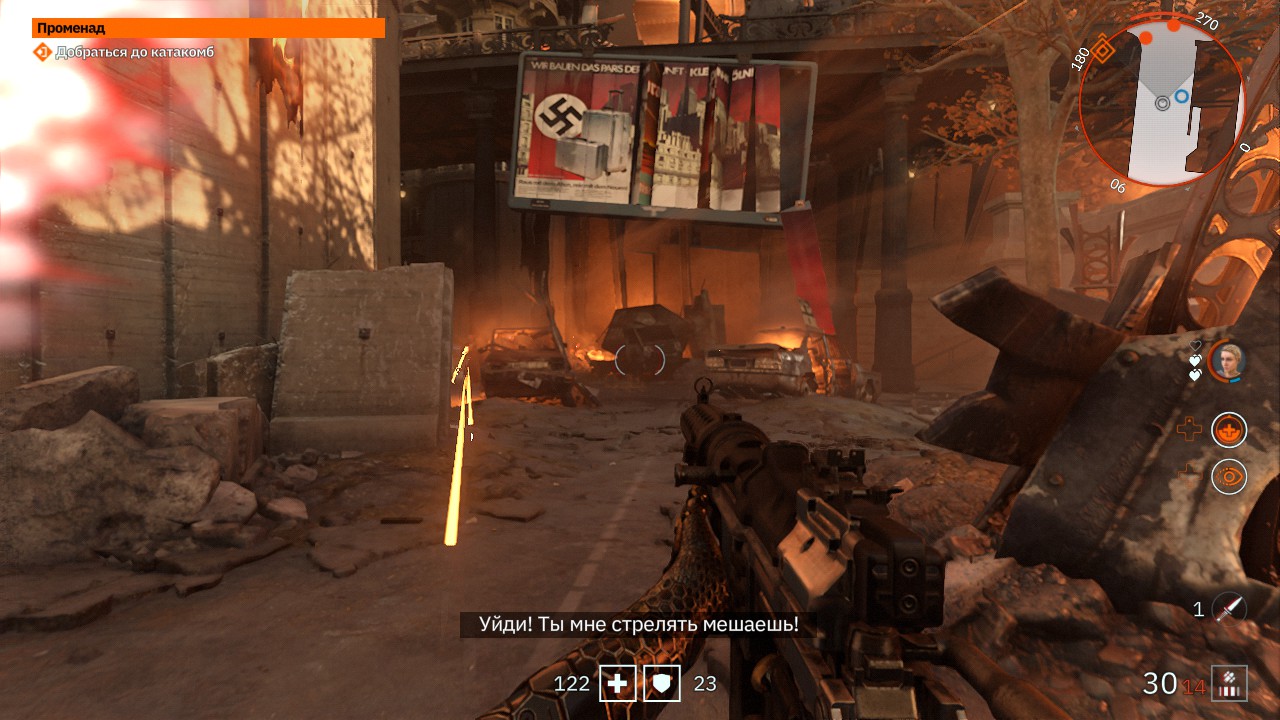Click the partner sister portrait
The image size is (1280, 720).
1226,362
